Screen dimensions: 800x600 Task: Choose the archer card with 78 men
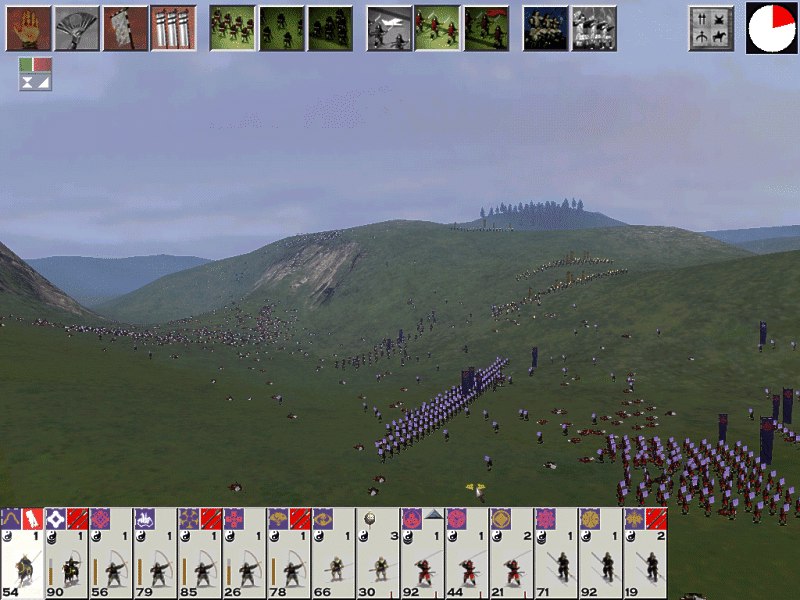click(289, 555)
